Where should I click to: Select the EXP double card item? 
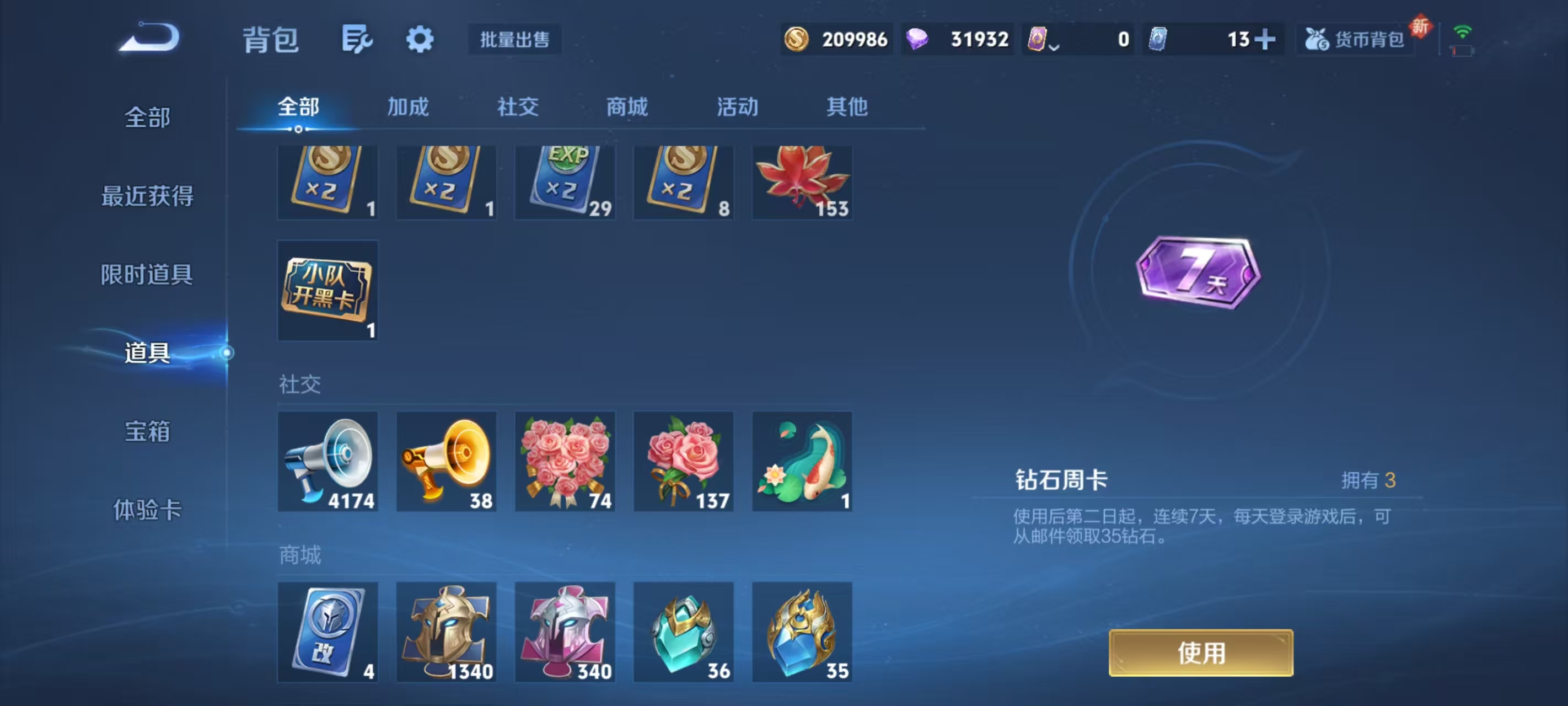pyautogui.click(x=565, y=181)
